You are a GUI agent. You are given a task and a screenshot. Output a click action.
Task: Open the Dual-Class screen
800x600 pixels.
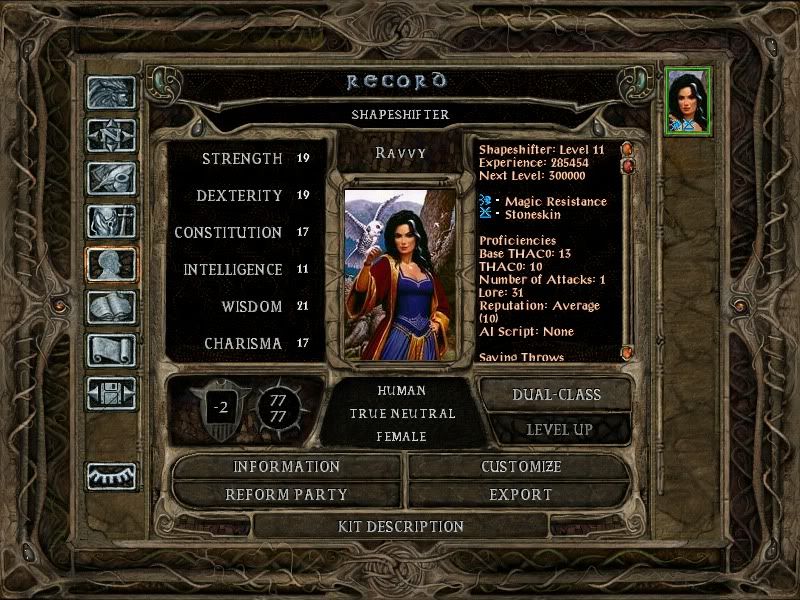point(556,394)
